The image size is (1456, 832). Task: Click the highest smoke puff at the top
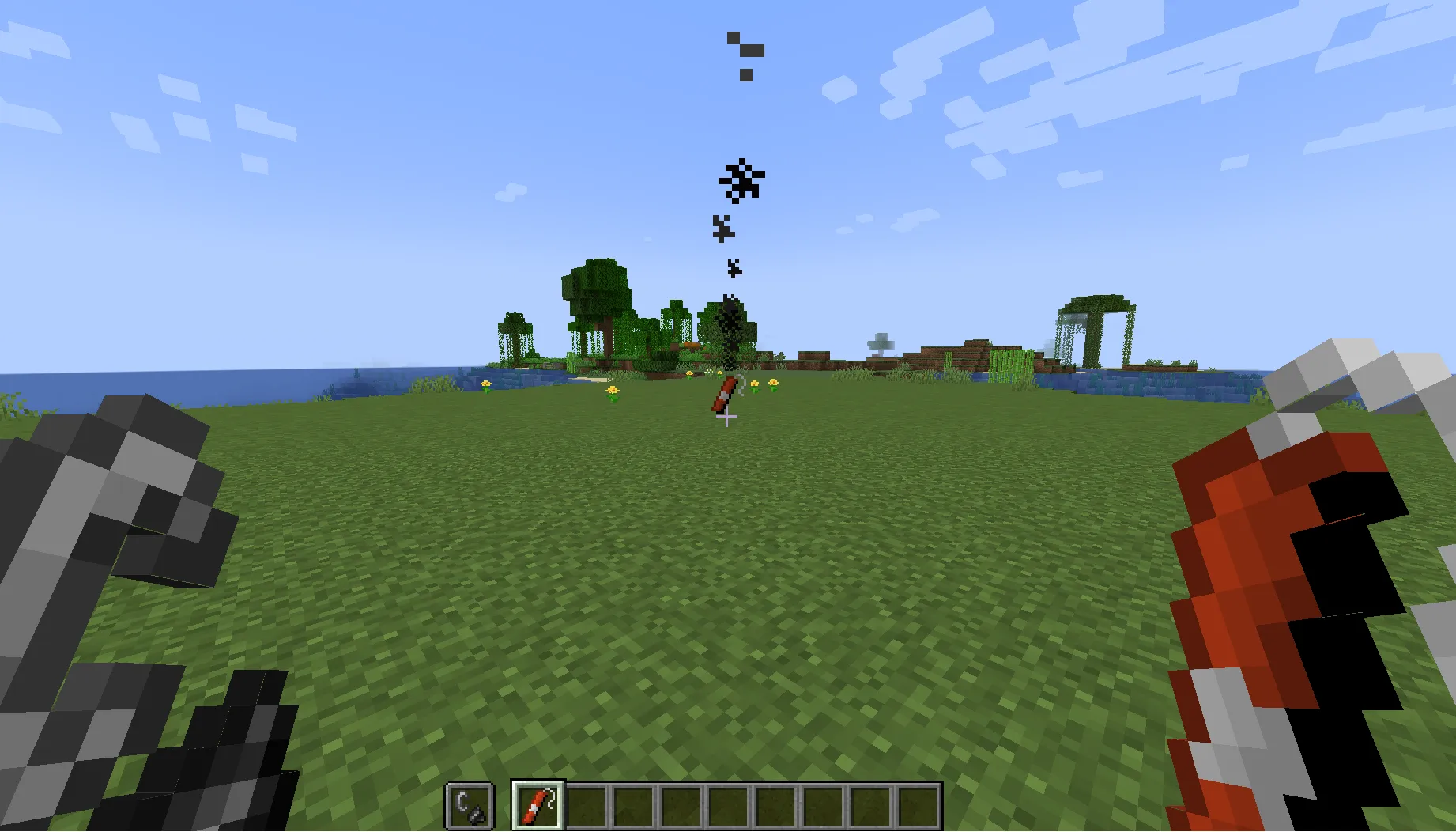click(x=734, y=38)
